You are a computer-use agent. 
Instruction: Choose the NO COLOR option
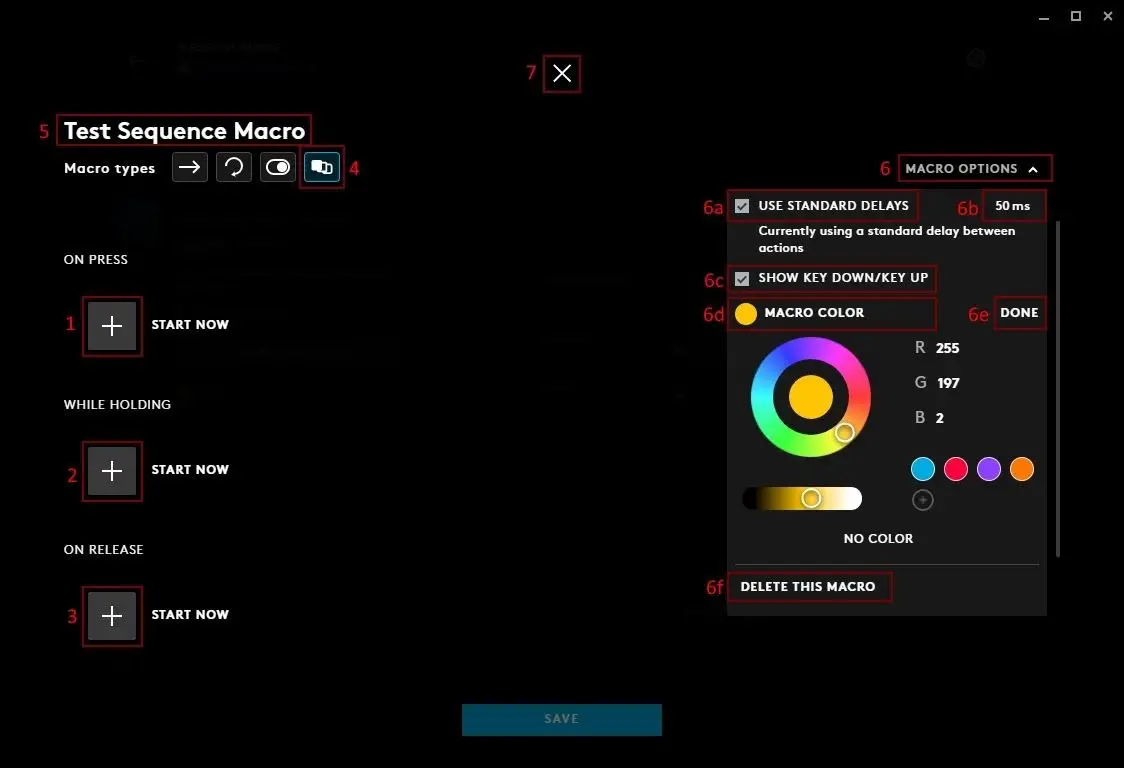click(878, 539)
